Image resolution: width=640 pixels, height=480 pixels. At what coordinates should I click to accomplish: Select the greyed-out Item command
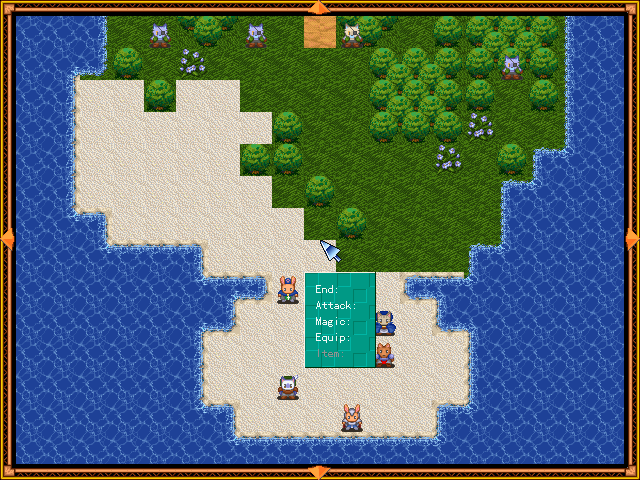pos(330,354)
